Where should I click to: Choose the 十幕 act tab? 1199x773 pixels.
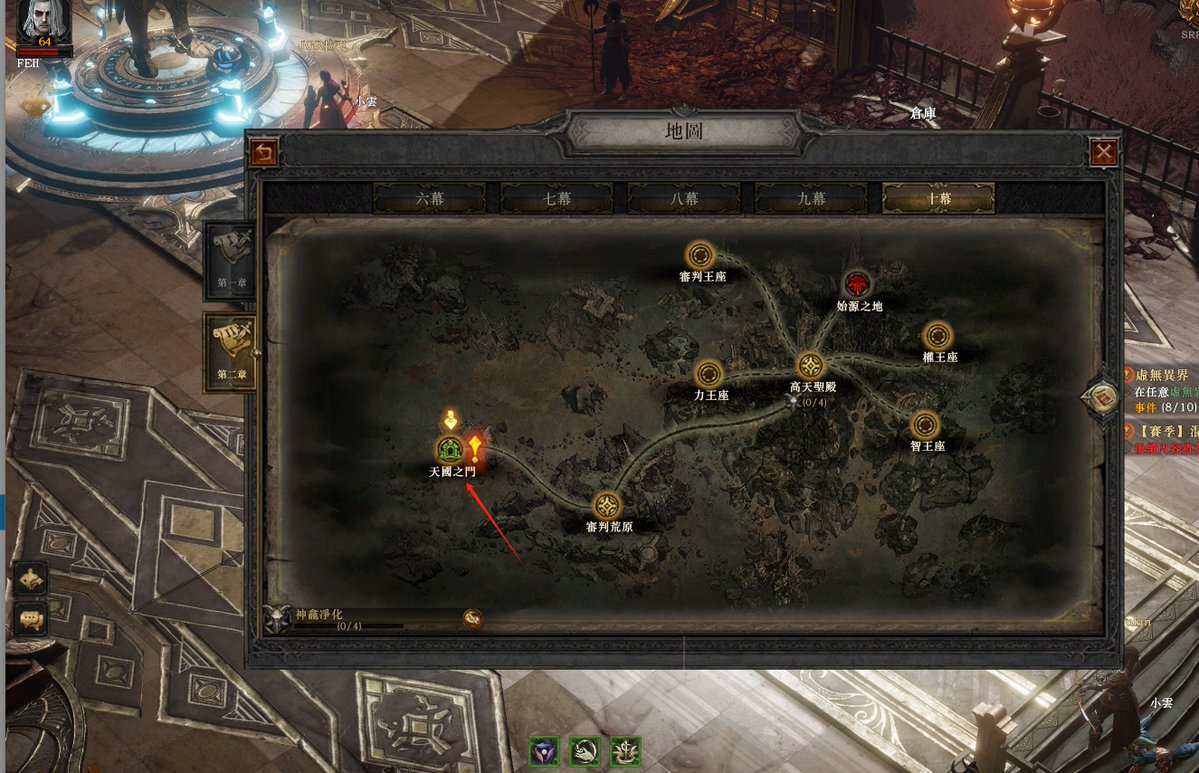[938, 198]
